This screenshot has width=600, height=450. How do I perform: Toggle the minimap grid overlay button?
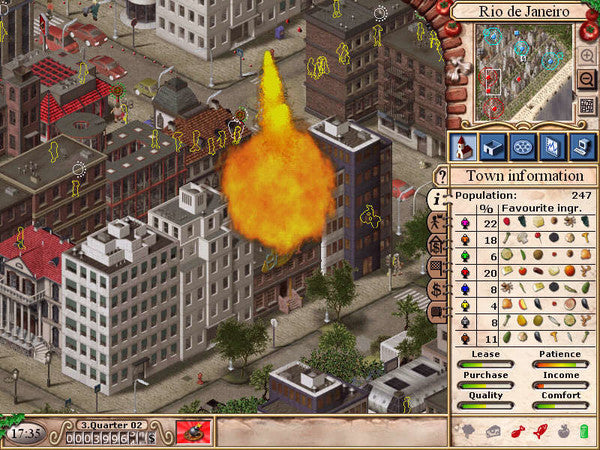click(x=586, y=104)
